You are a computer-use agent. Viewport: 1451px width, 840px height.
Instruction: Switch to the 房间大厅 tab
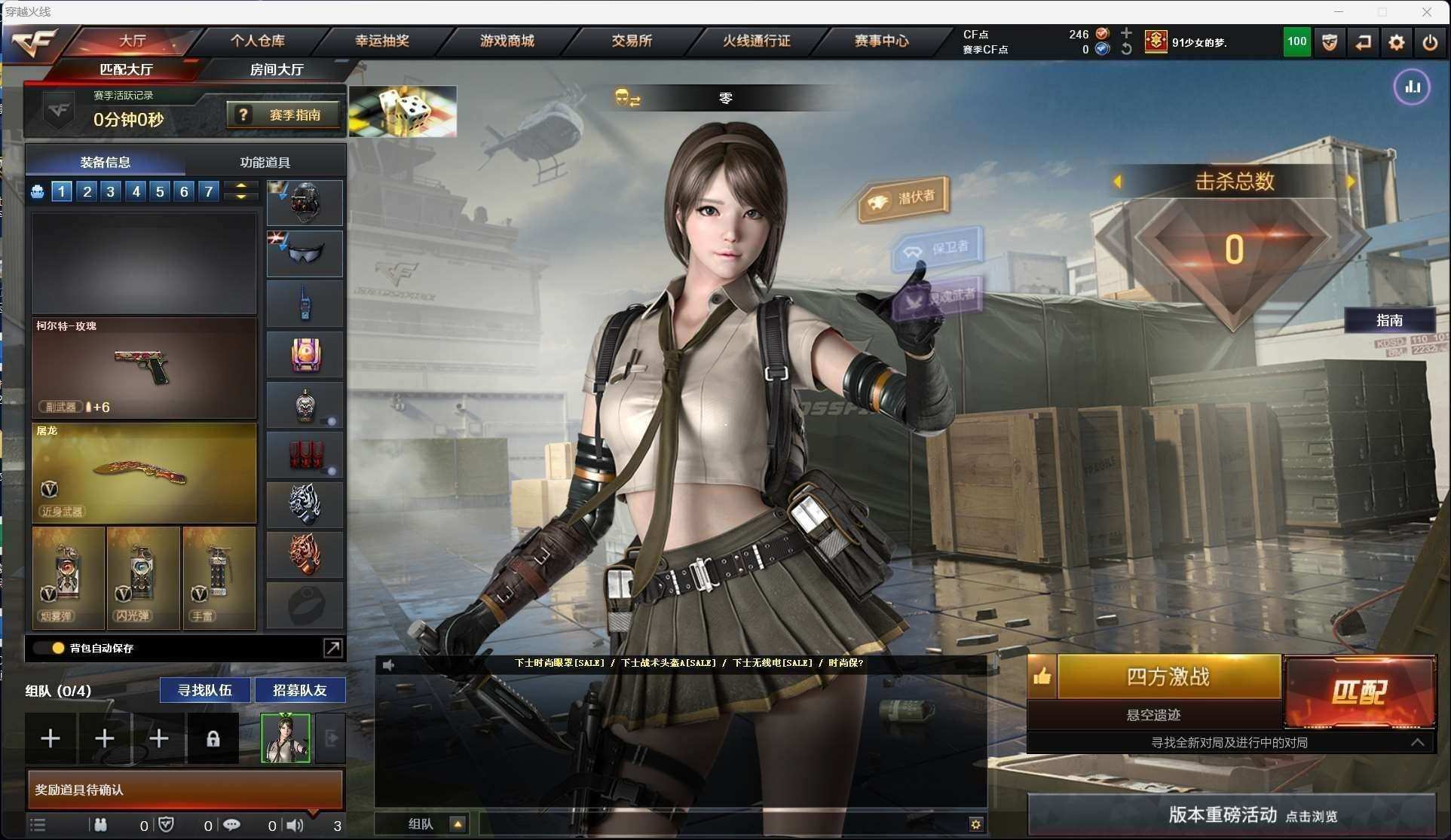276,69
